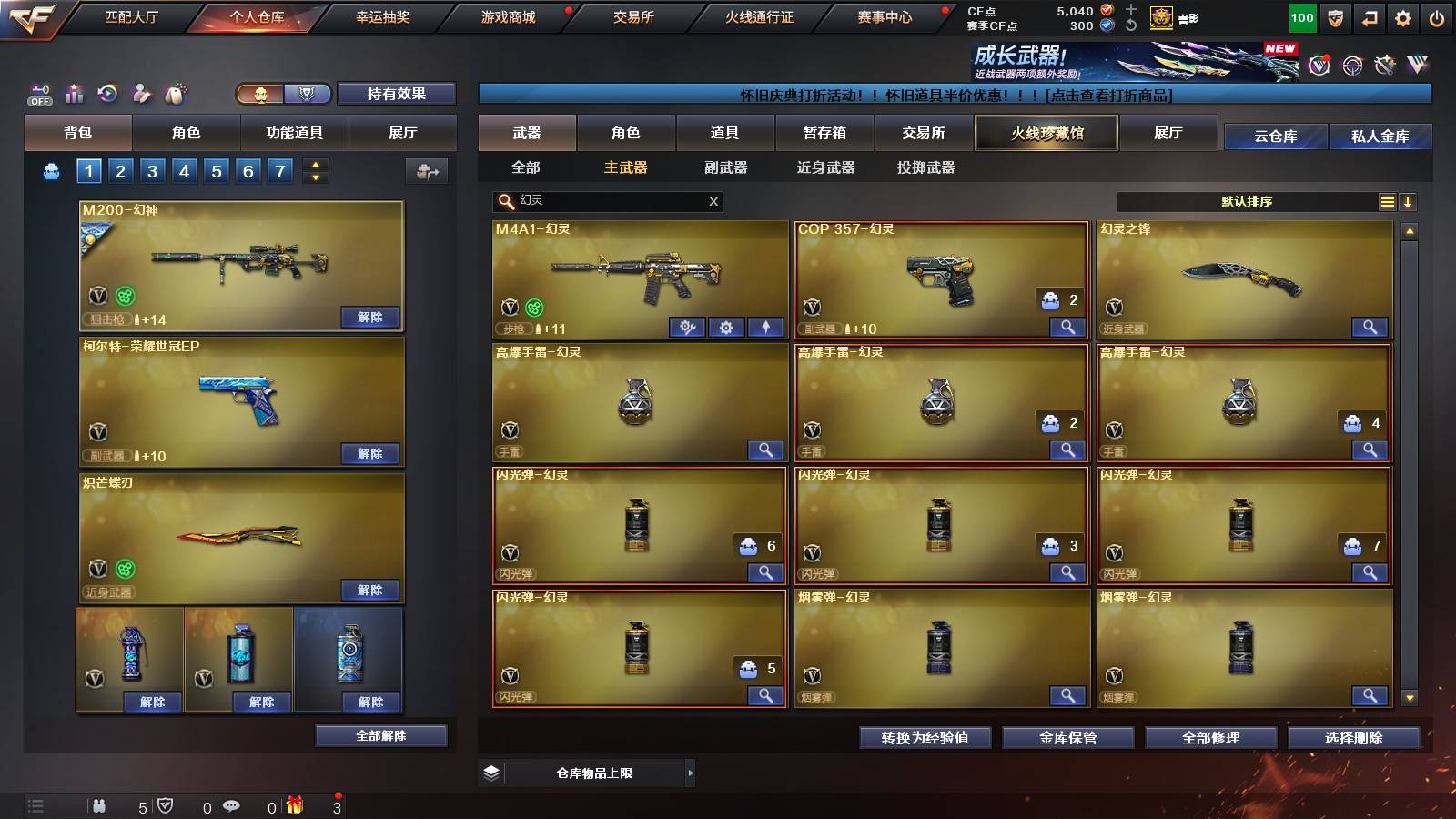Switch to the 火线珍藏馆 tab
Viewport: 1456px width, 819px height.
point(1046,133)
